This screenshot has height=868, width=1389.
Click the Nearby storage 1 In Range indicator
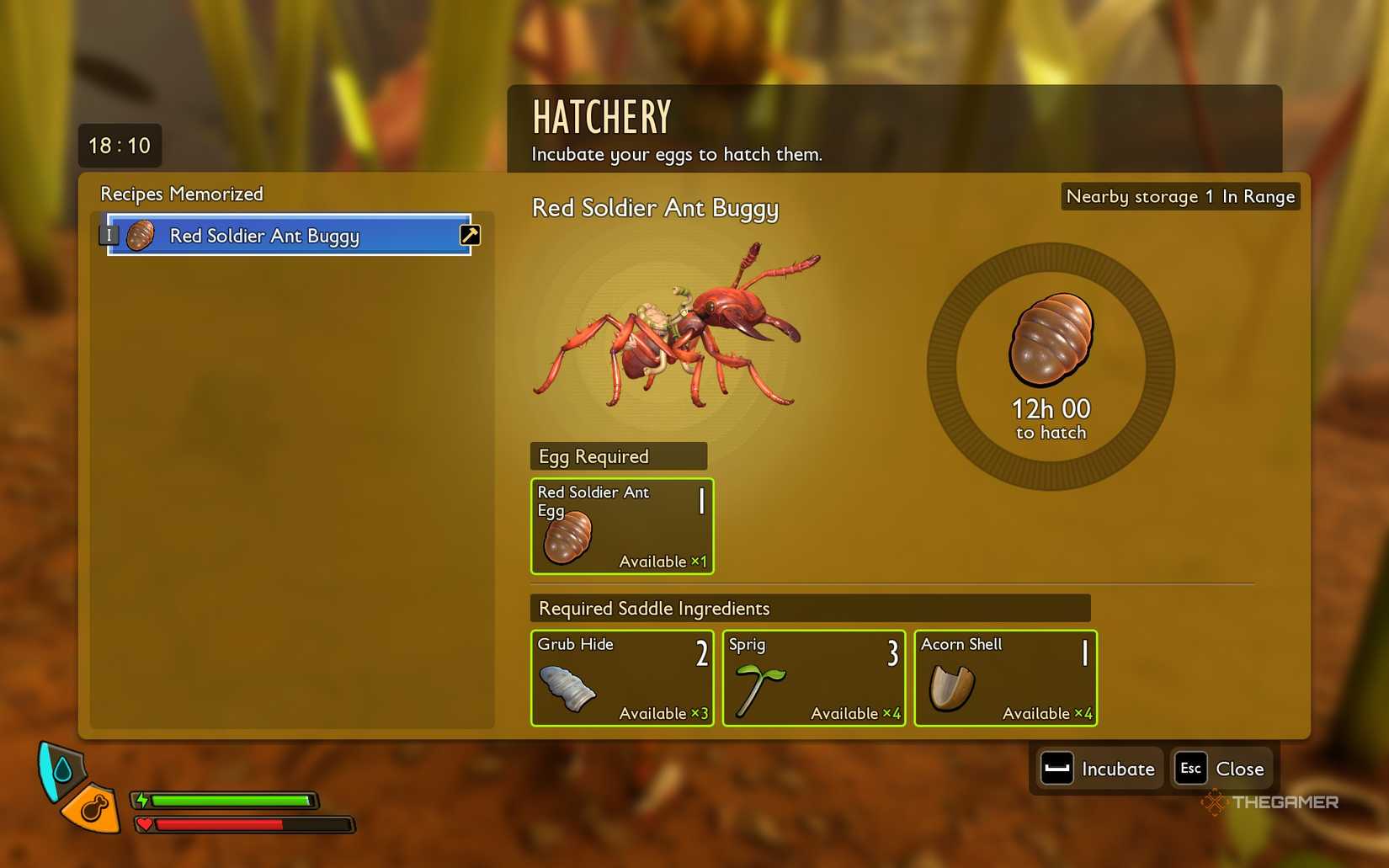(1179, 196)
